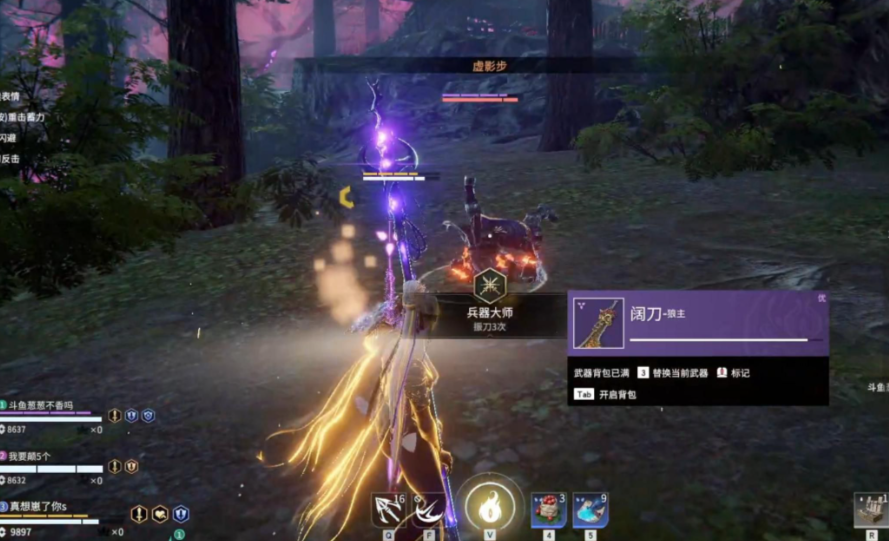Select teammate 我要颠5个 in the squad list

click(30, 456)
